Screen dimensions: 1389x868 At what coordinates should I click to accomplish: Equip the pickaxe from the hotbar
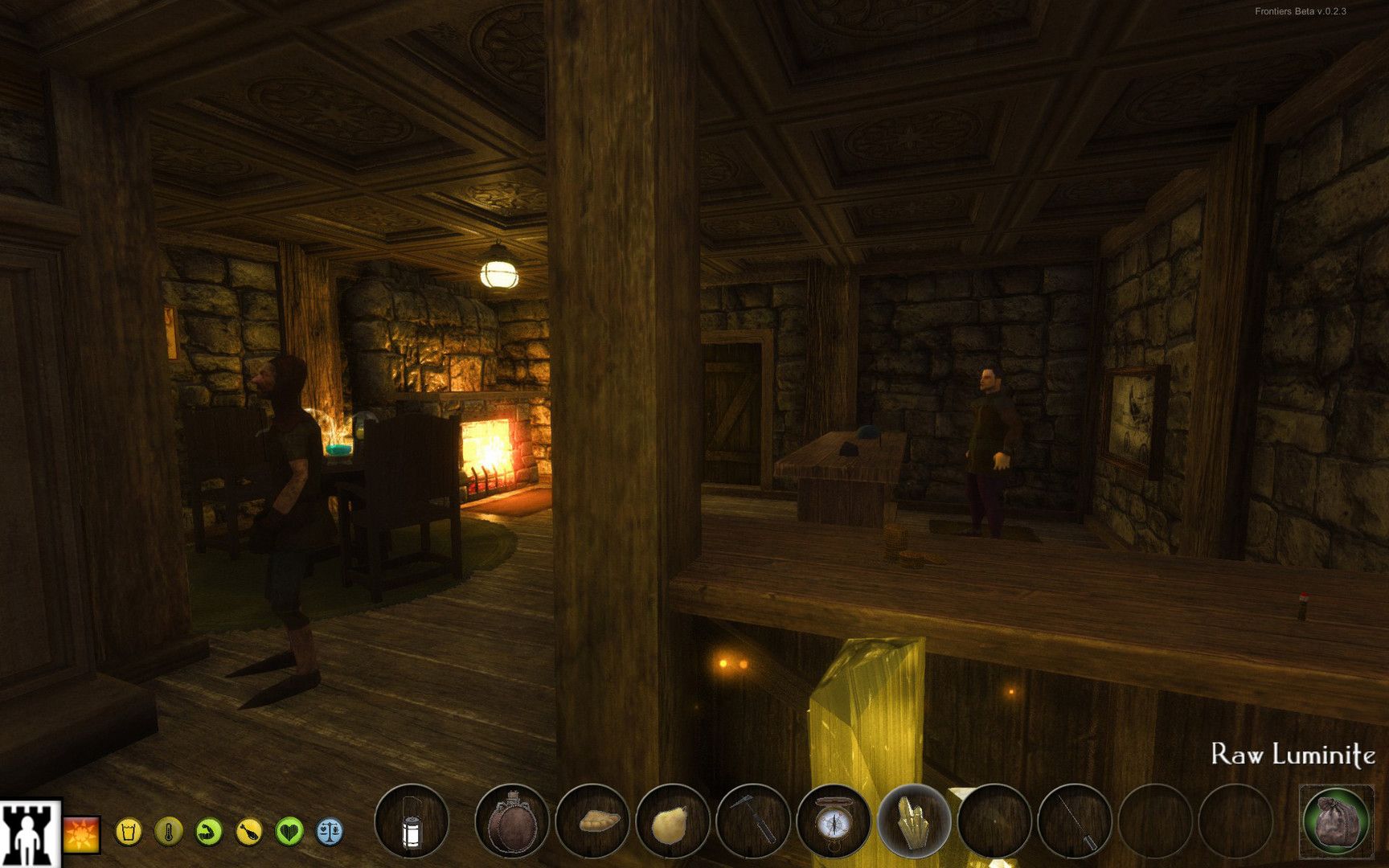753,822
